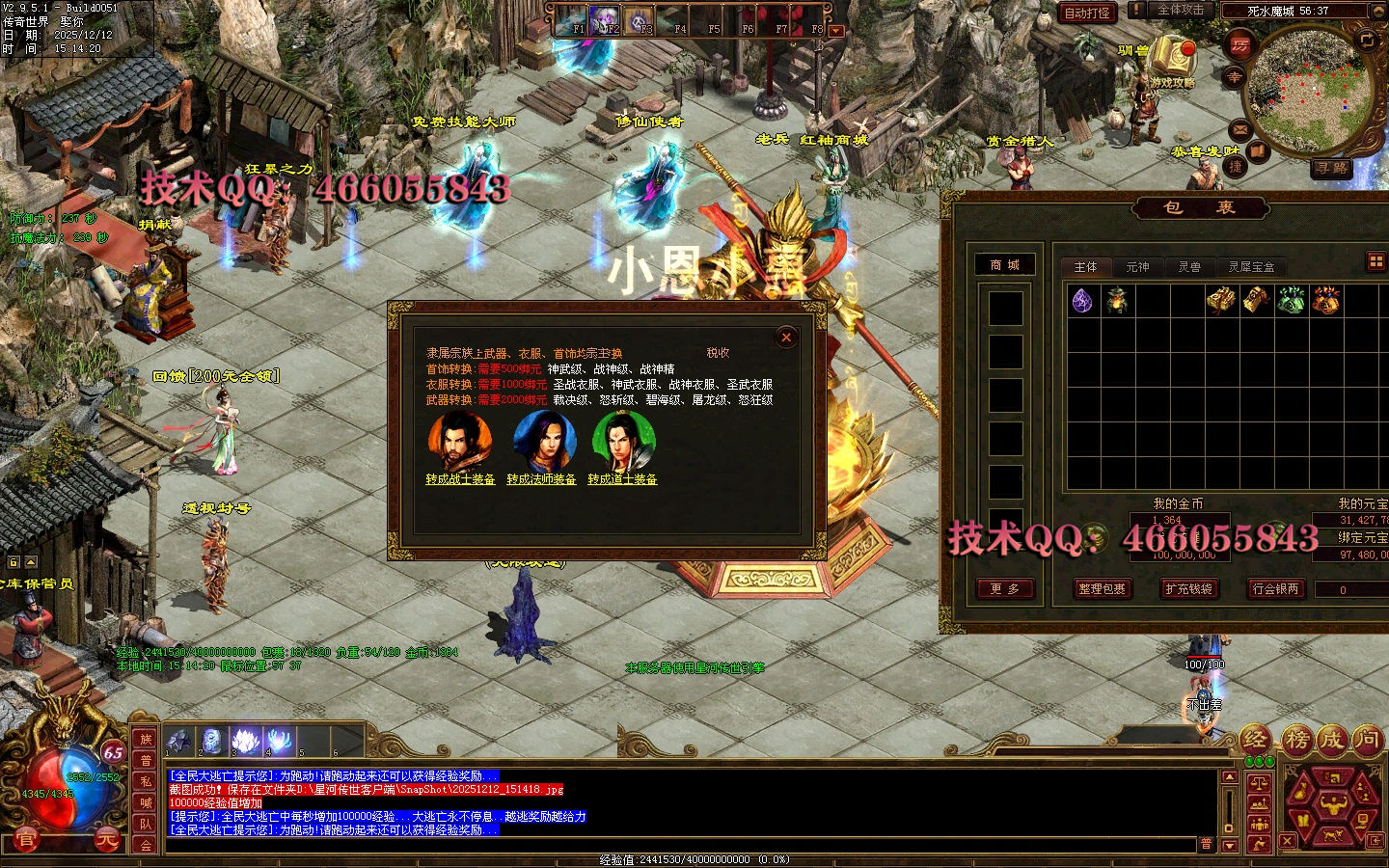The height and width of the screenshot is (868, 1389).
Task: Open the 商城 shop from the bag
Action: pyautogui.click(x=1004, y=265)
